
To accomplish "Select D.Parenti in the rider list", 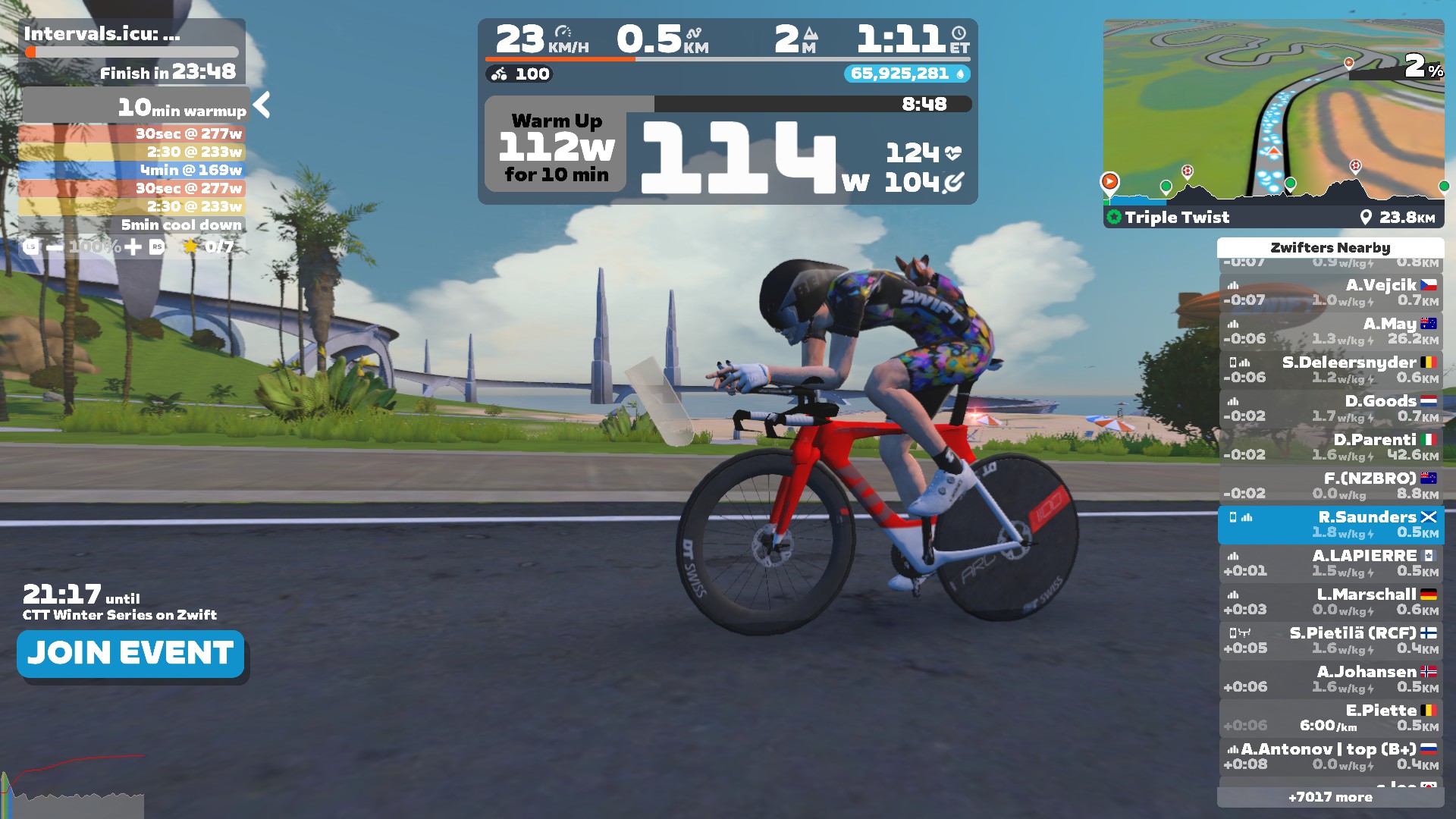I will click(x=1331, y=447).
